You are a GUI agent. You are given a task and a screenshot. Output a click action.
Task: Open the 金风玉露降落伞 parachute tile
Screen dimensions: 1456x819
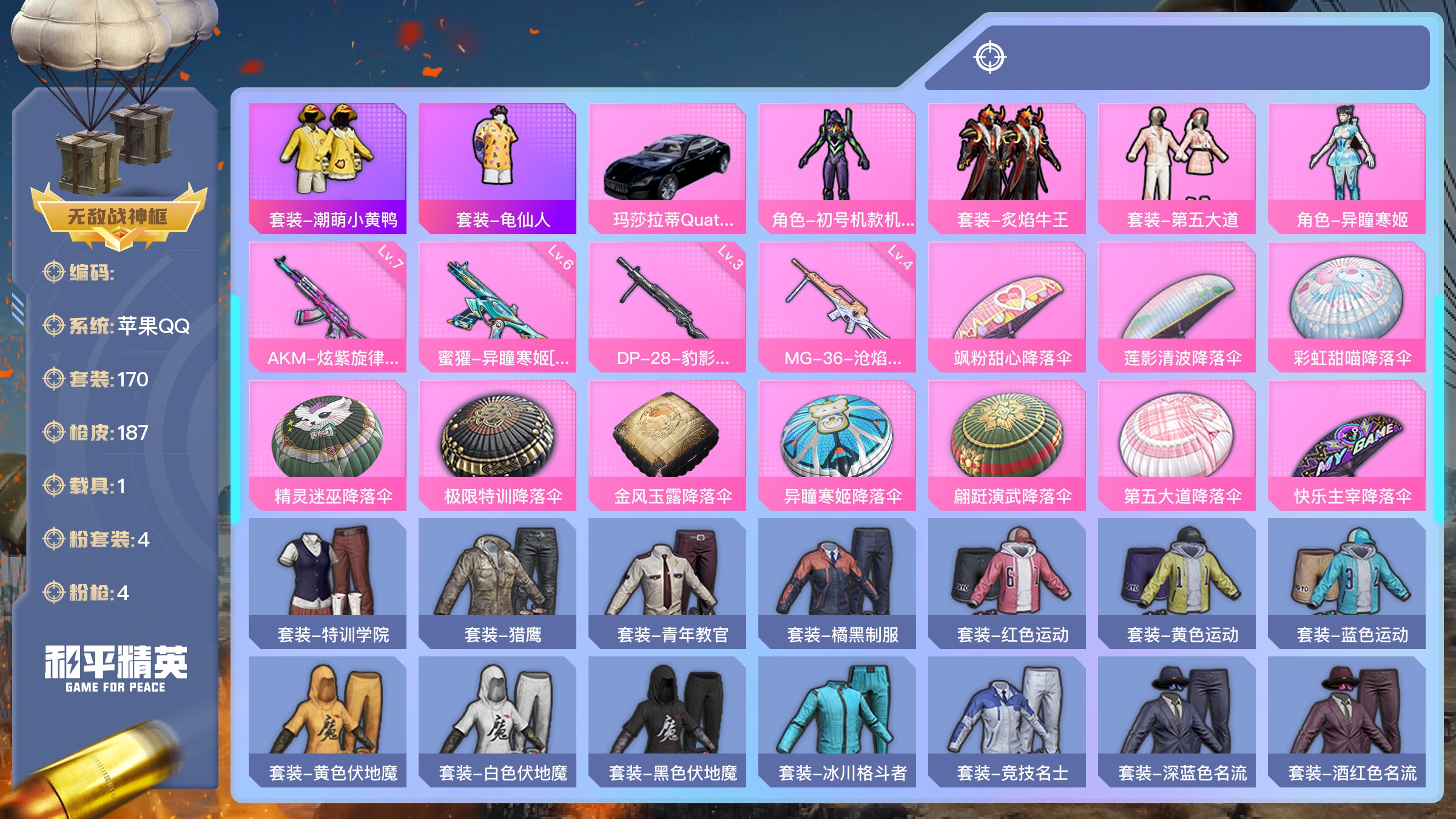click(667, 445)
